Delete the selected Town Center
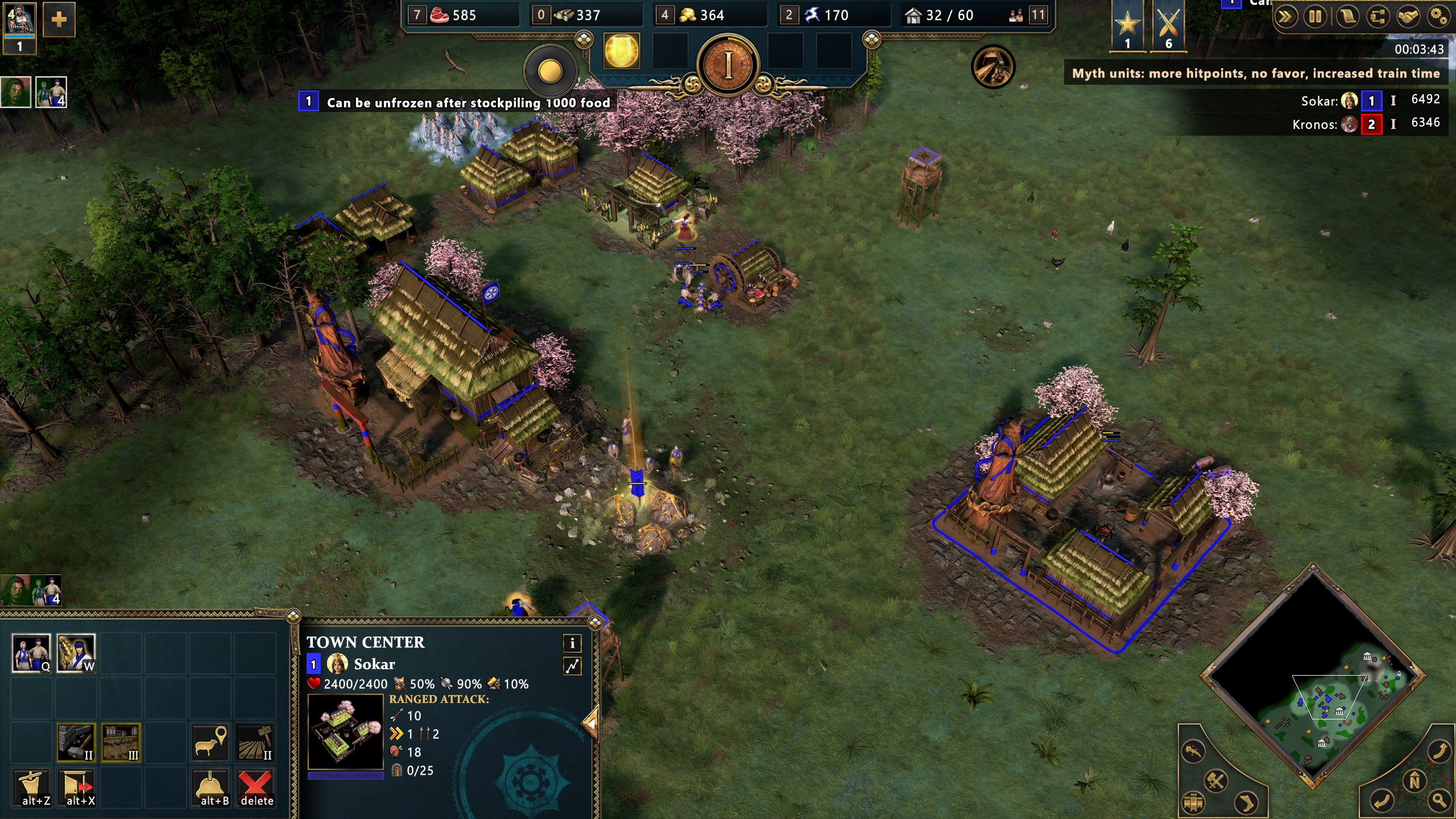 pos(255,788)
